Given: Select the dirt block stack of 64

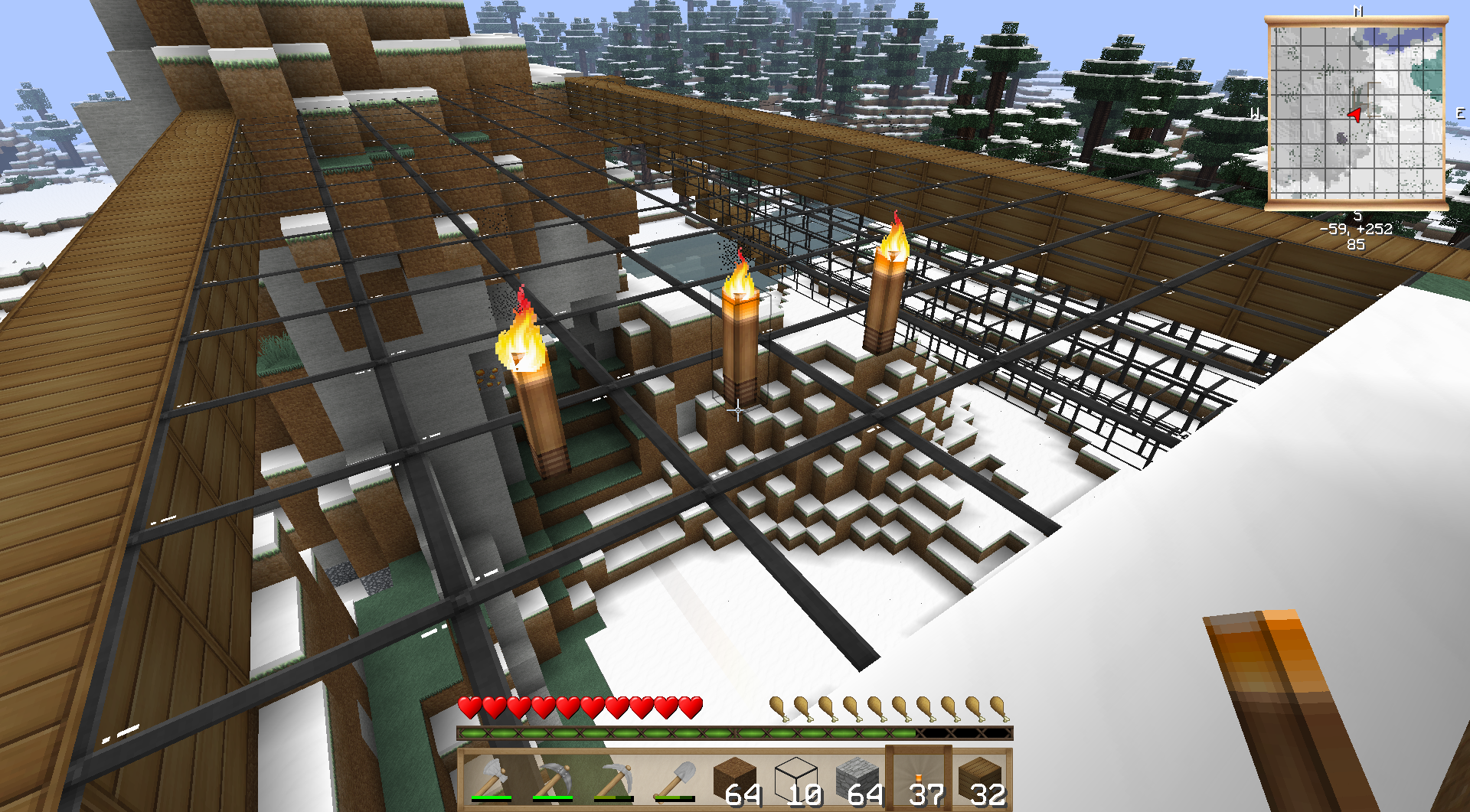Looking at the screenshot, I should 735,779.
